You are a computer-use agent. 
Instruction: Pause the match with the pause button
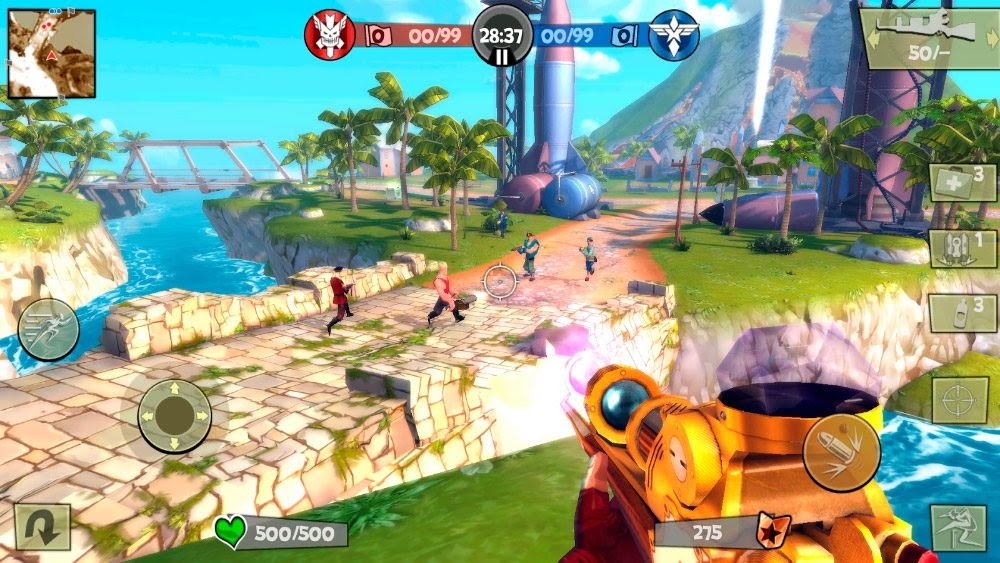[x=502, y=56]
